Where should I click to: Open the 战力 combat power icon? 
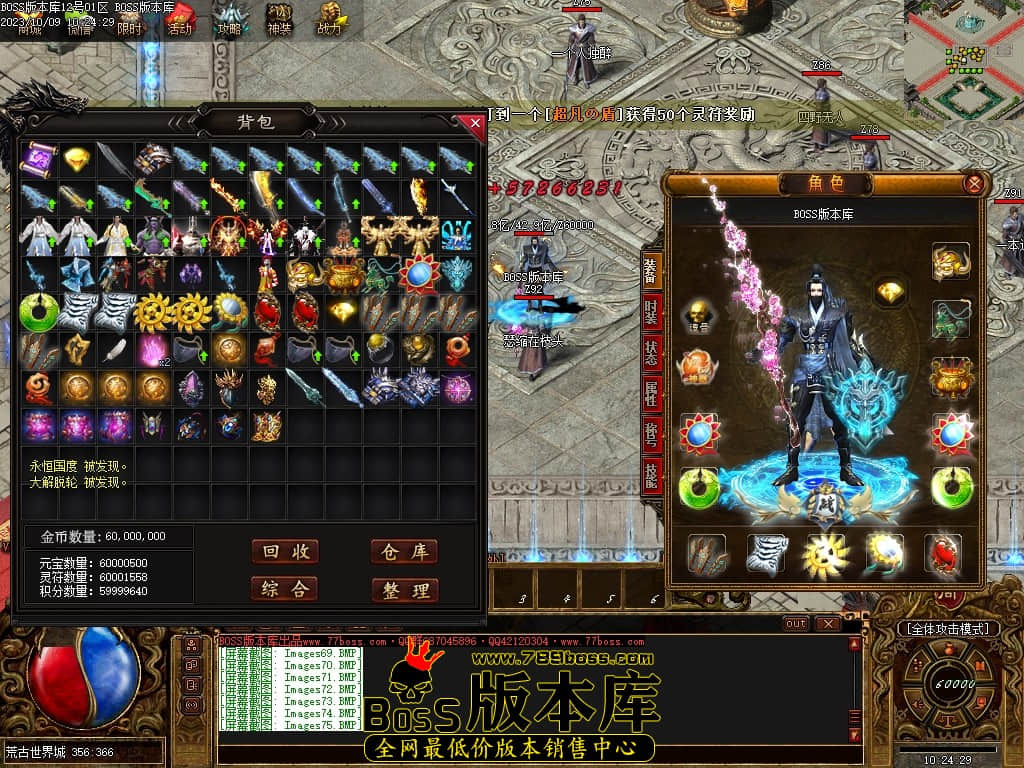click(329, 19)
